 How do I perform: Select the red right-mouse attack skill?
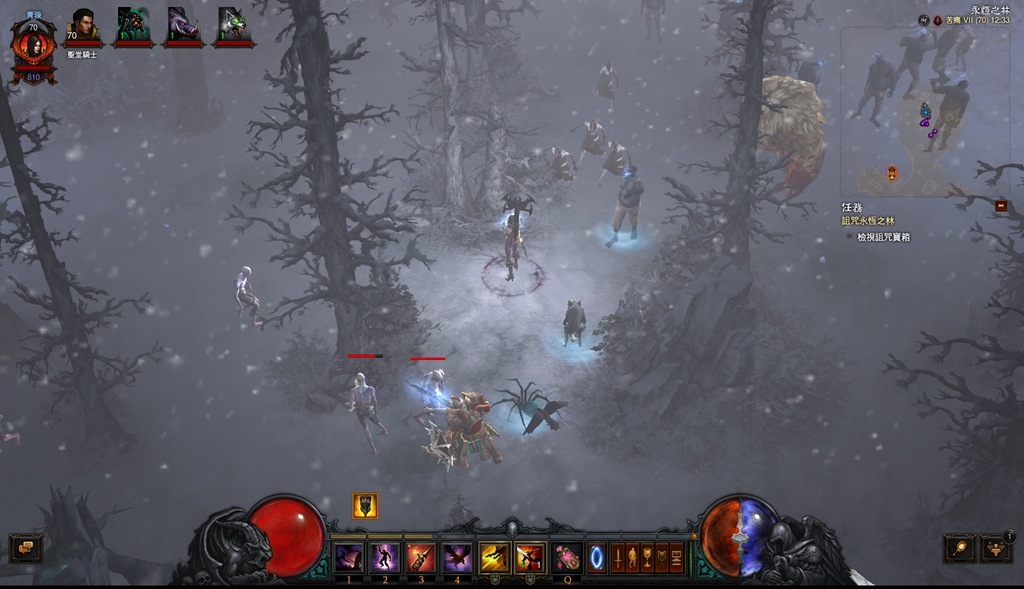tap(530, 557)
